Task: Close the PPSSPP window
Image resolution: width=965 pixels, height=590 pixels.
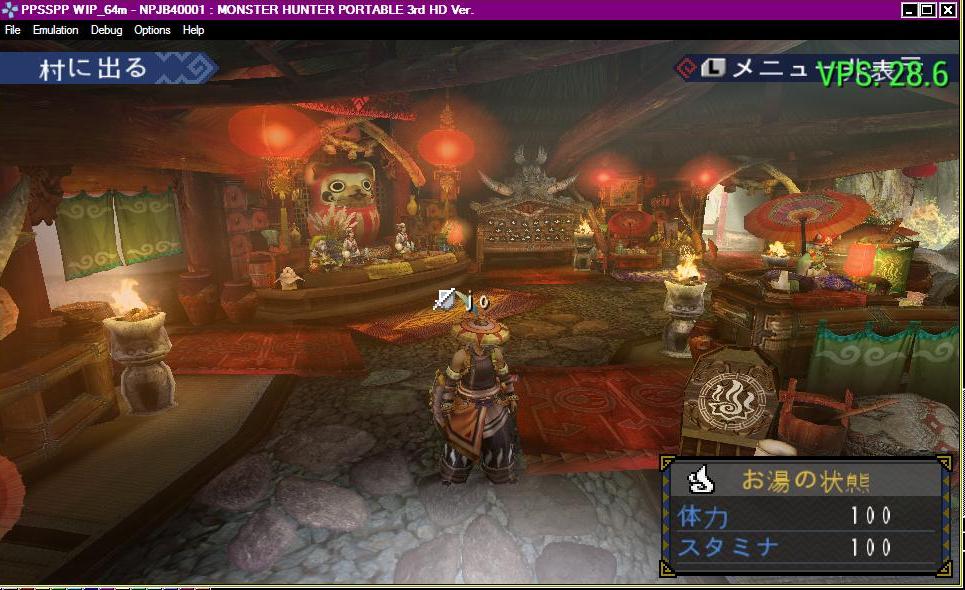Action: (x=947, y=10)
